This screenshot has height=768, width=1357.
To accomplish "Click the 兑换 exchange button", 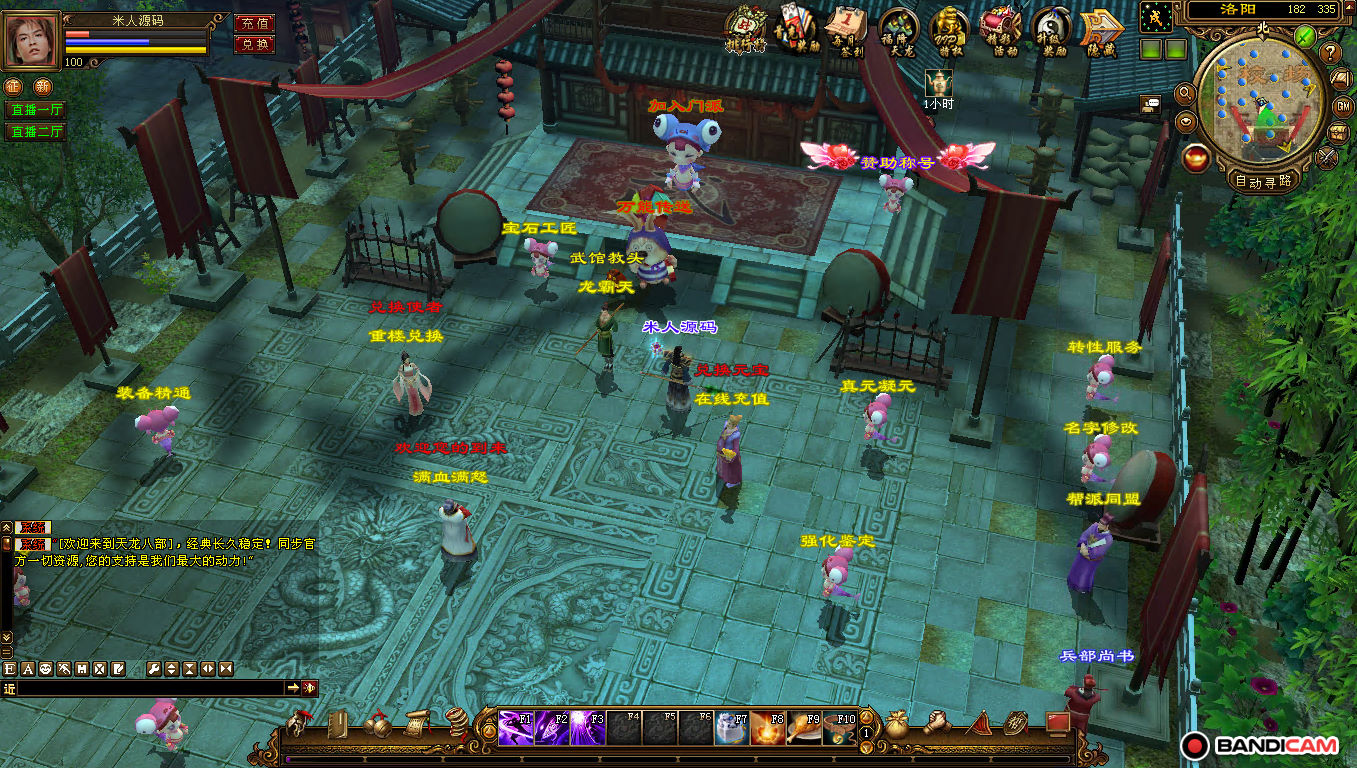I will [x=254, y=44].
